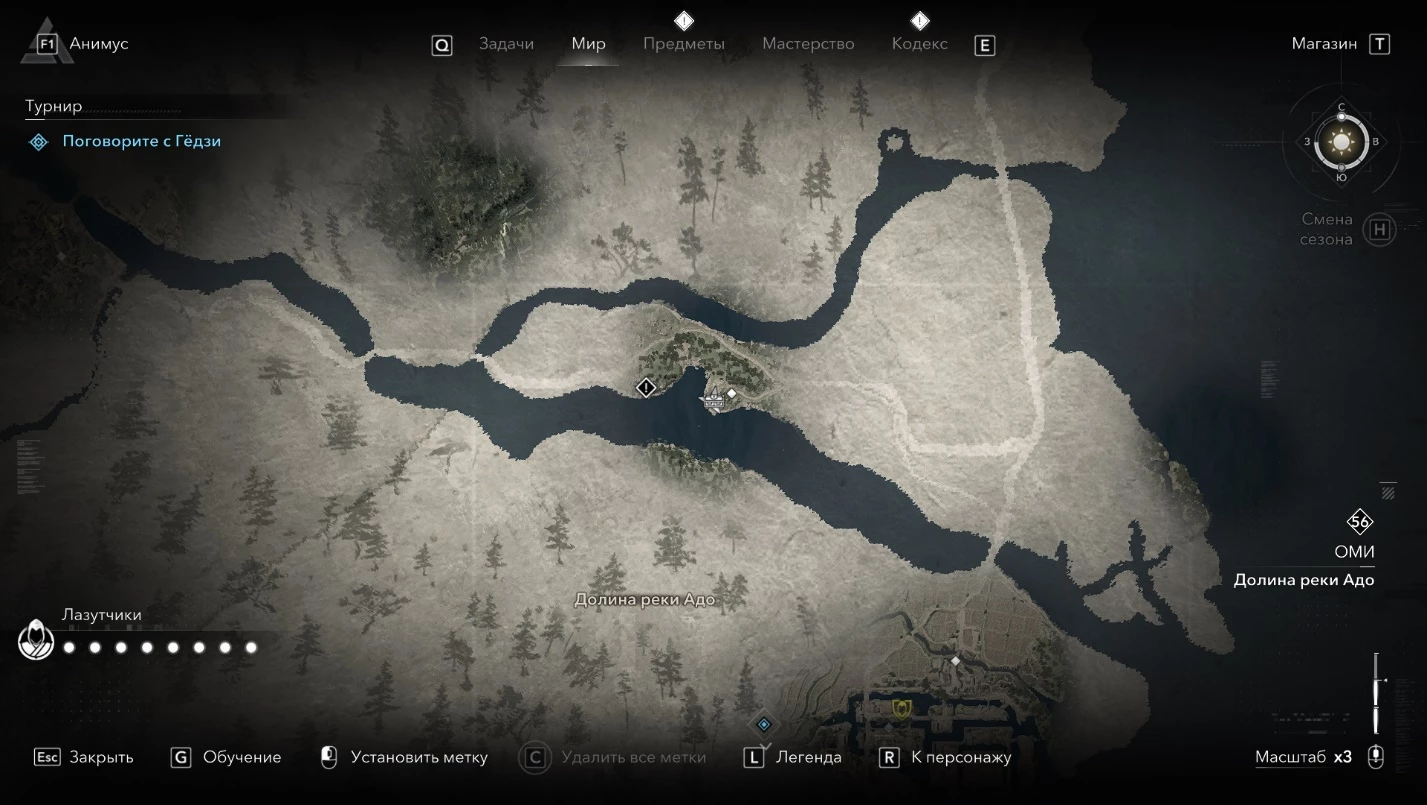Select the Мир tab
Screen dimensions: 1427x805
588,44
